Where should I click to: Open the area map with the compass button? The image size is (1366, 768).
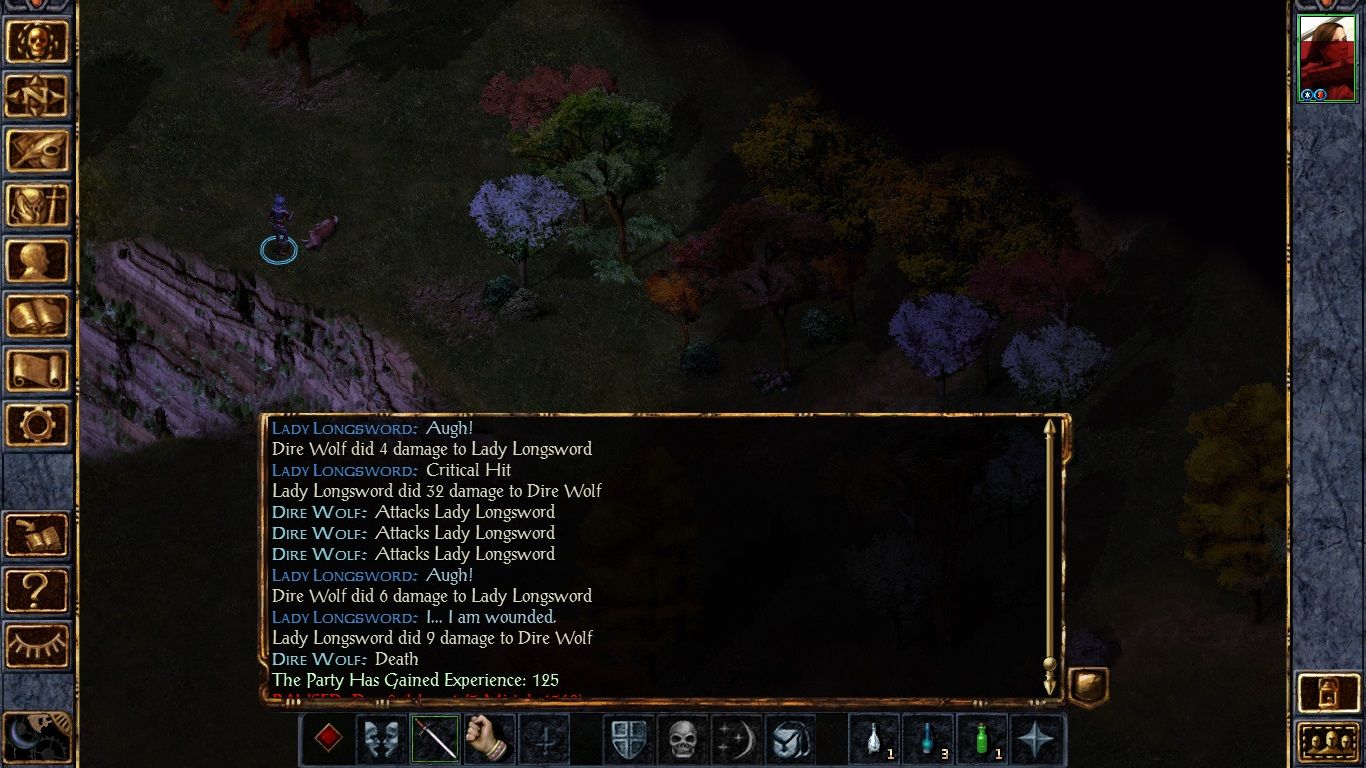pyautogui.click(x=38, y=96)
